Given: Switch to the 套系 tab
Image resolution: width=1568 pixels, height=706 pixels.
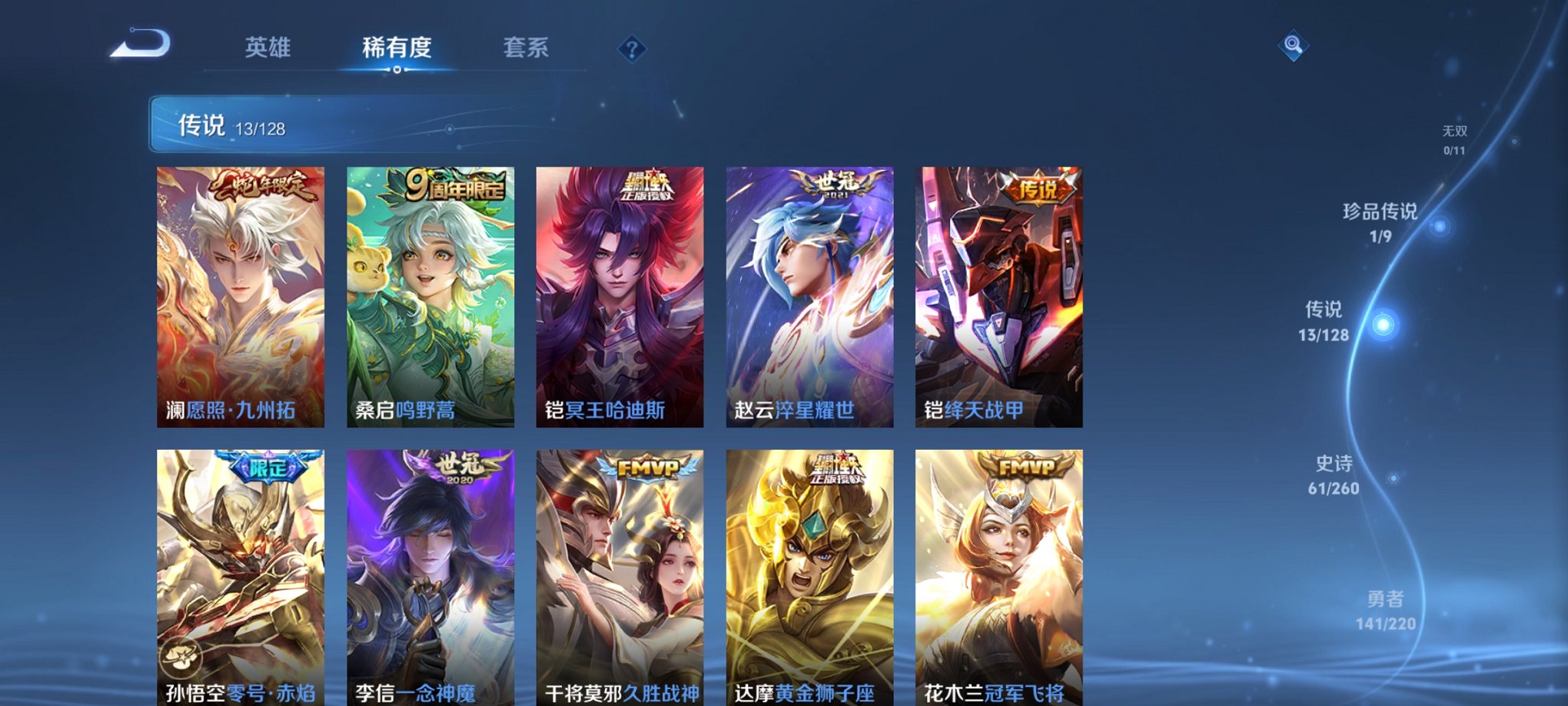Looking at the screenshot, I should [527, 48].
